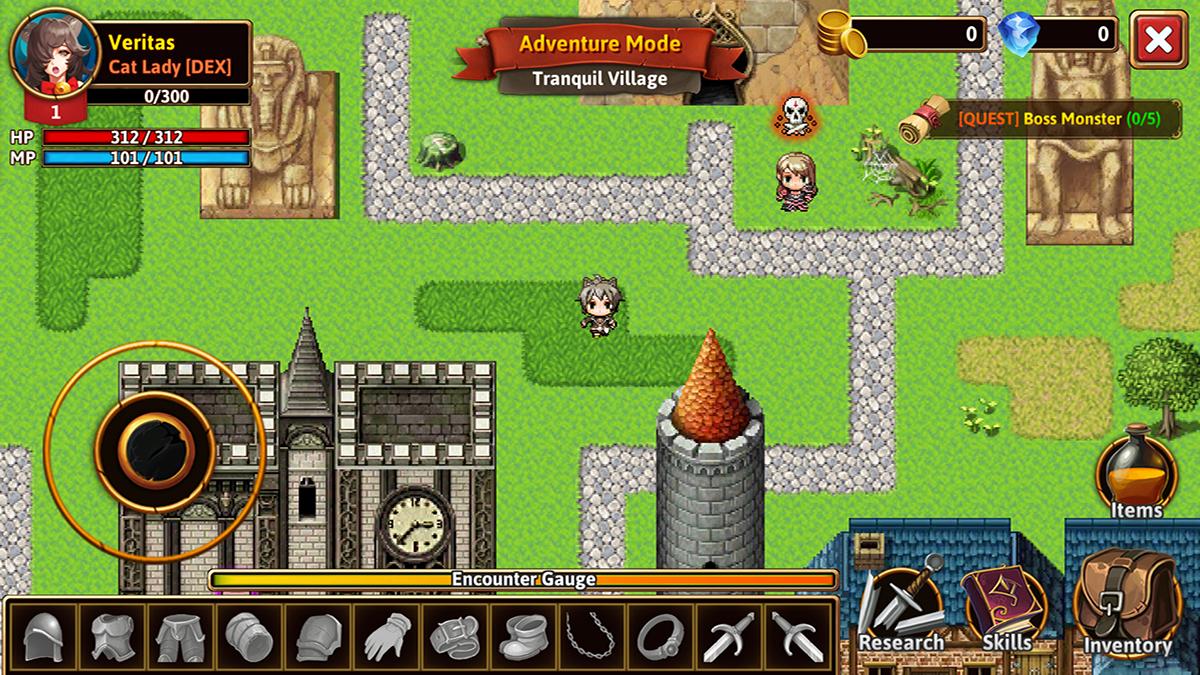Select the glove equipment slot
Image resolution: width=1200 pixels, height=675 pixels.
click(387, 635)
